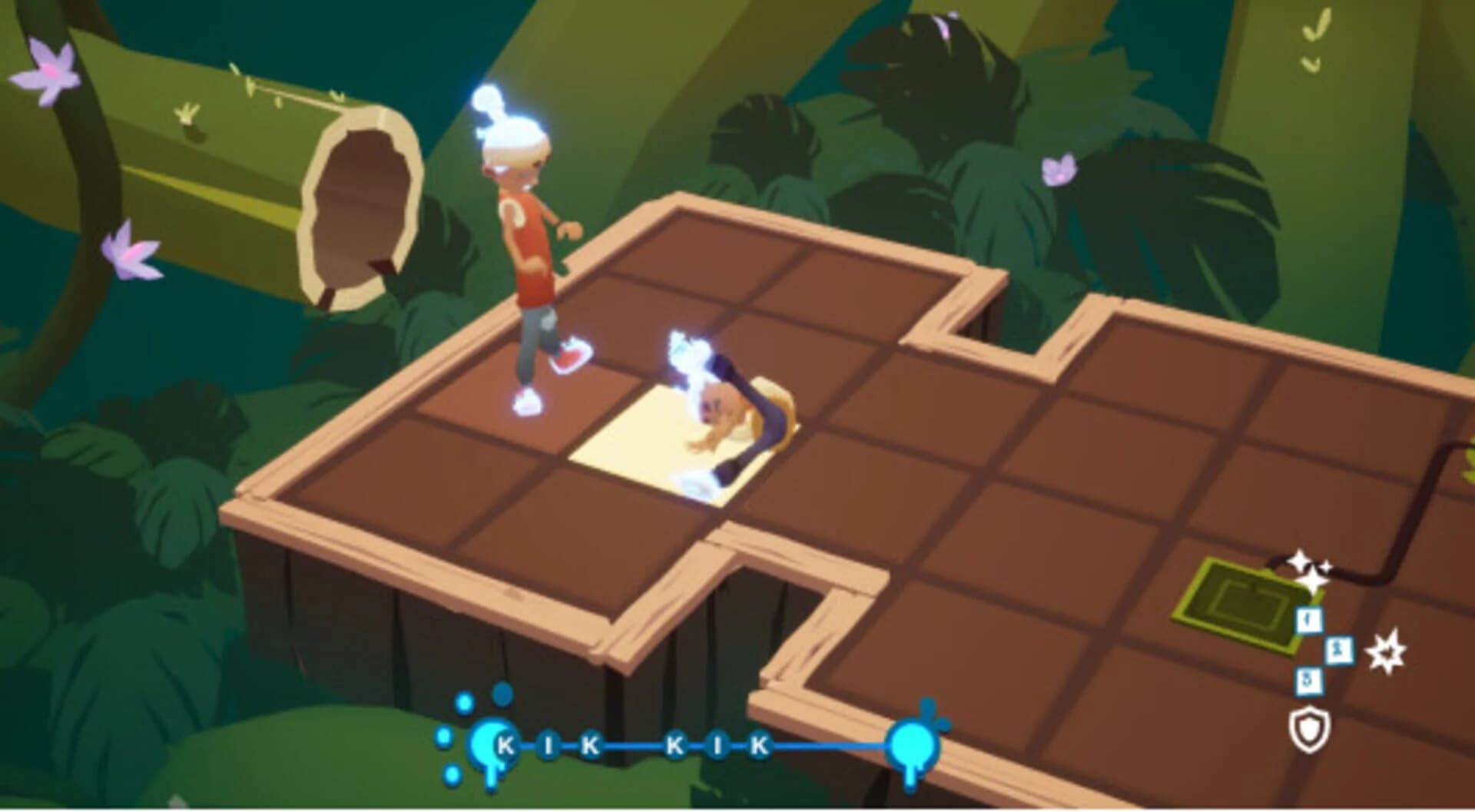Image resolution: width=1475 pixels, height=812 pixels.
Task: Click the final K bubble on the word chain
Action: (760, 744)
